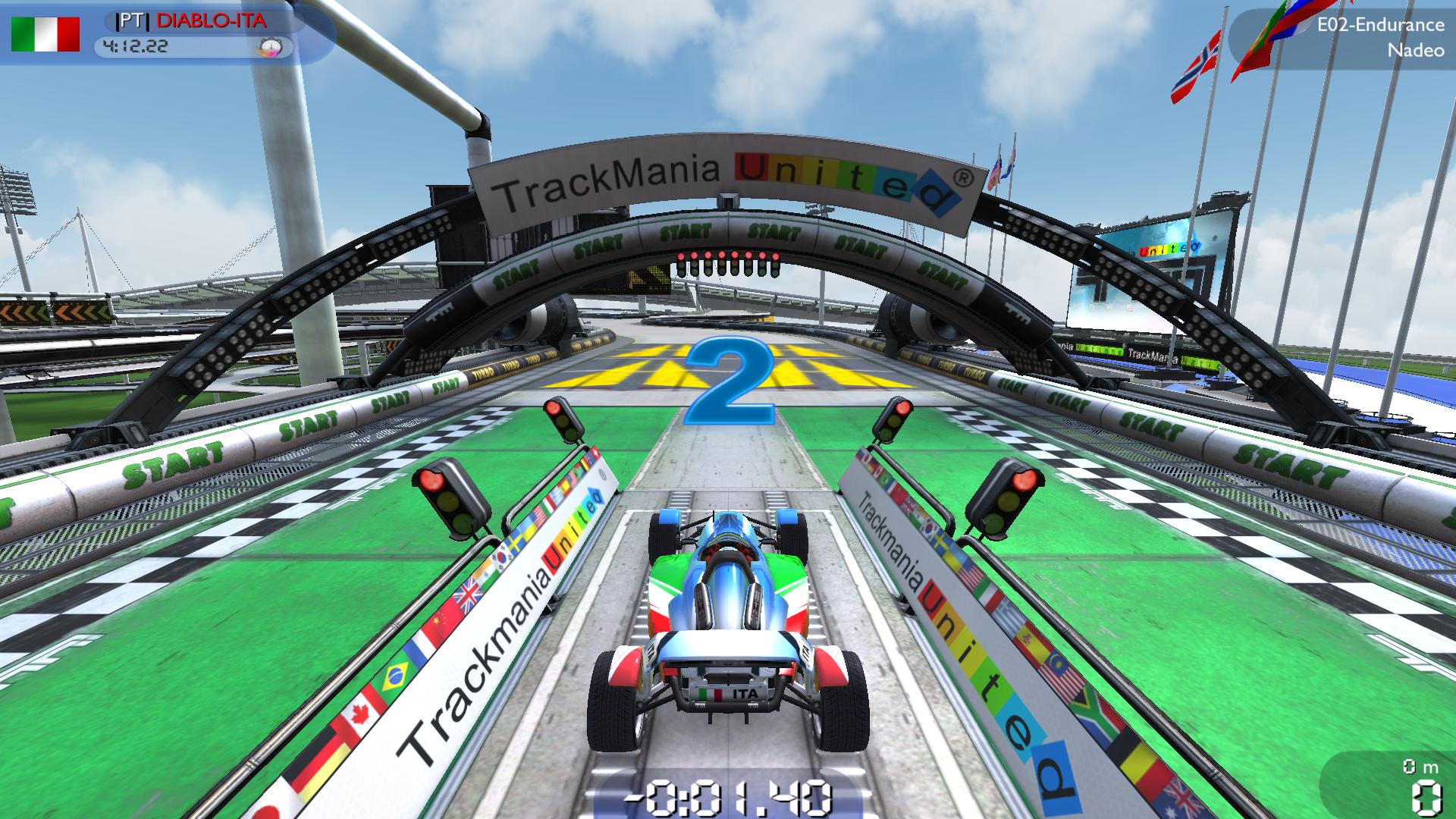Viewport: 1456px width, 819px height.
Task: Click the DIABLO-ITA player name panel
Action: click(201, 20)
